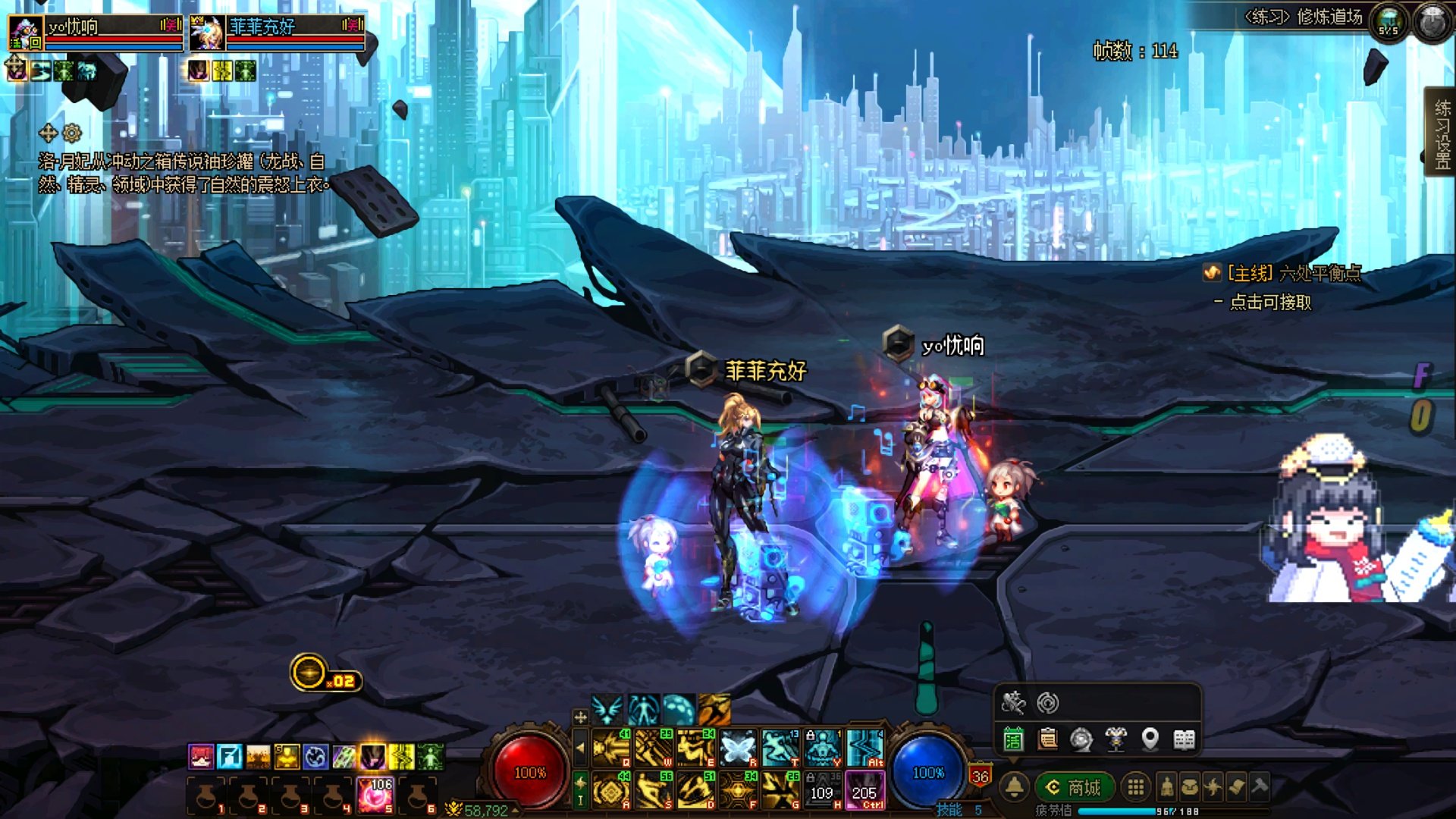Open the quest clipboard icon
The width and height of the screenshot is (1456, 819).
coord(1048,739)
